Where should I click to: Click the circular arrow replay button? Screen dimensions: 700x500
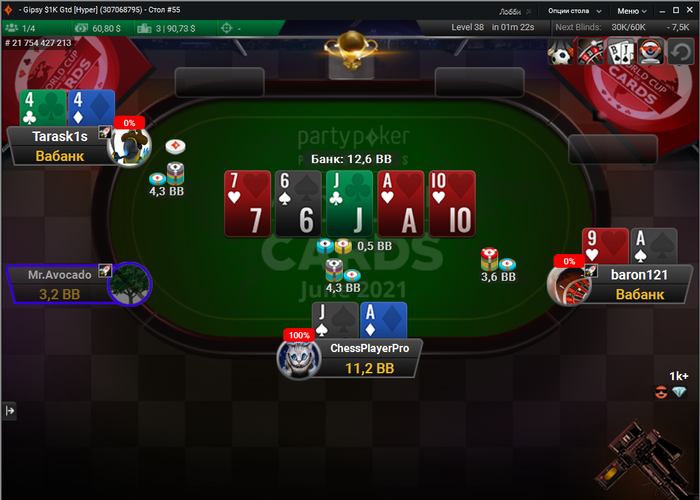(x=681, y=51)
